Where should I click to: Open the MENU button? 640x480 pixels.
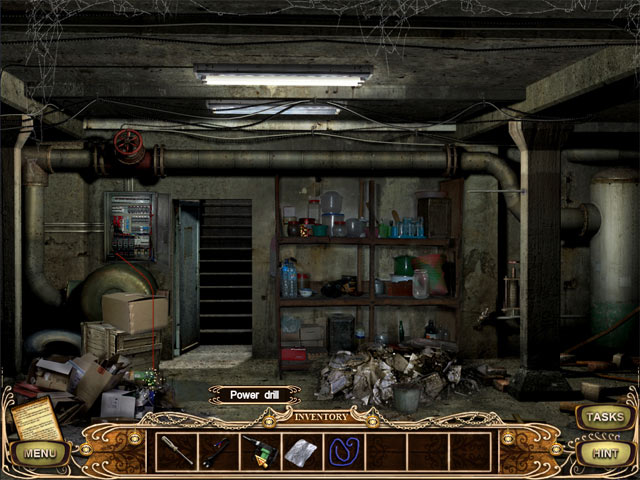(40, 453)
